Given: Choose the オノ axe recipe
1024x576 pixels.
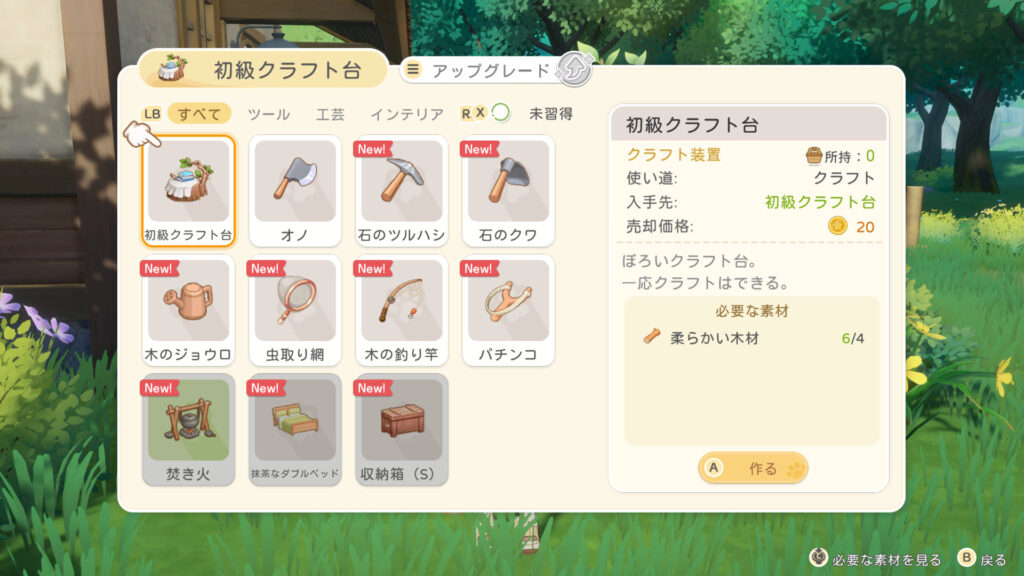Looking at the screenshot, I should (x=295, y=191).
